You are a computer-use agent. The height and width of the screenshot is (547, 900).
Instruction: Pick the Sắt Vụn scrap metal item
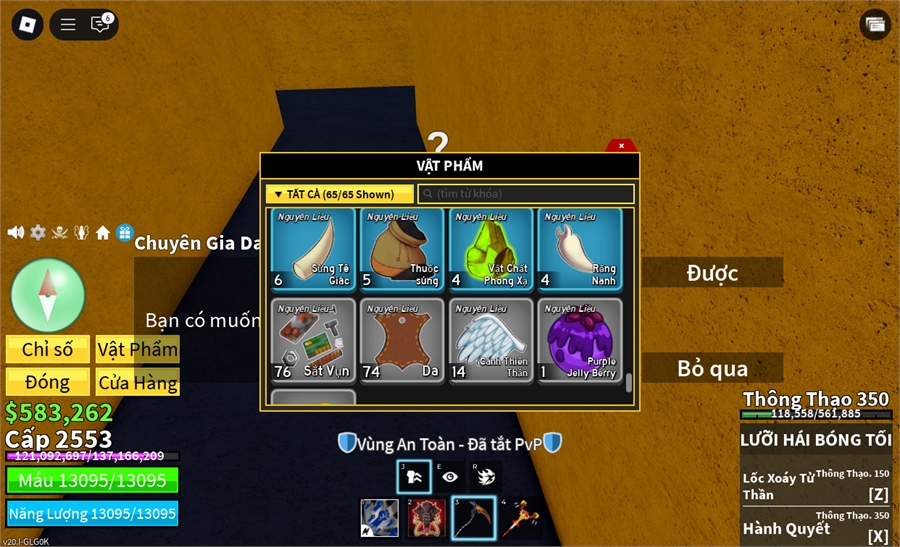[313, 340]
